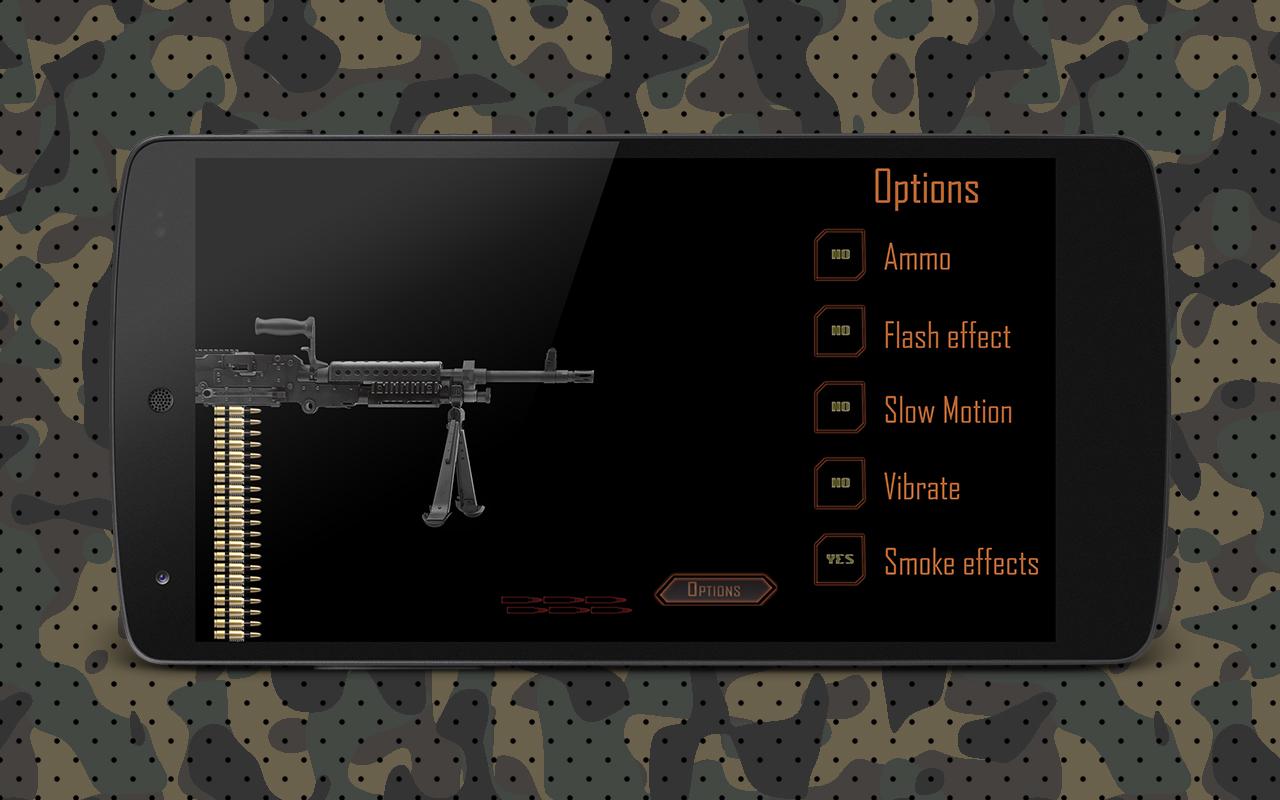Turn on the Flash effect
Viewport: 1280px width, 800px height.
840,331
